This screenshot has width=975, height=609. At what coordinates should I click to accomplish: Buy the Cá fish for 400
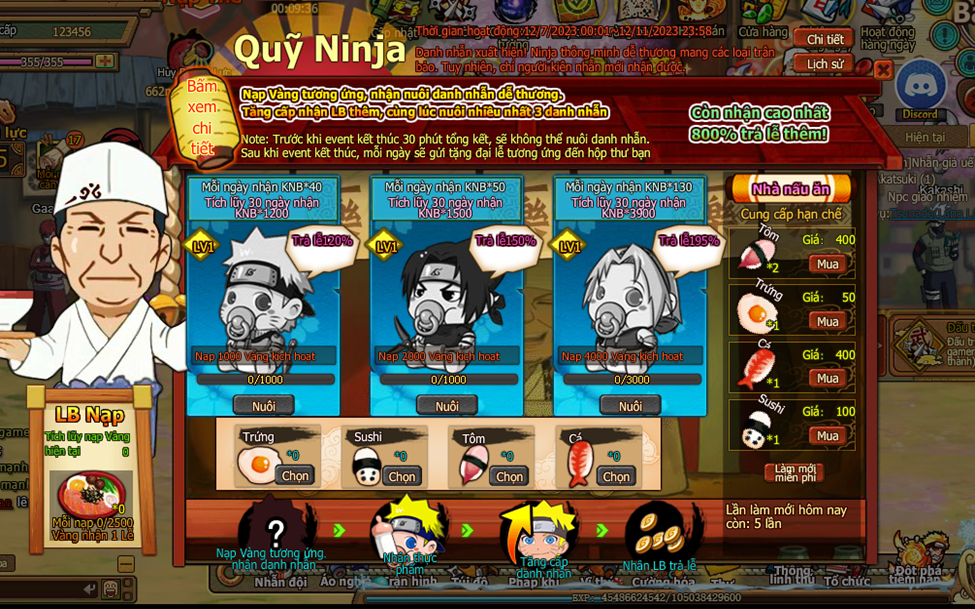pyautogui.click(x=828, y=378)
